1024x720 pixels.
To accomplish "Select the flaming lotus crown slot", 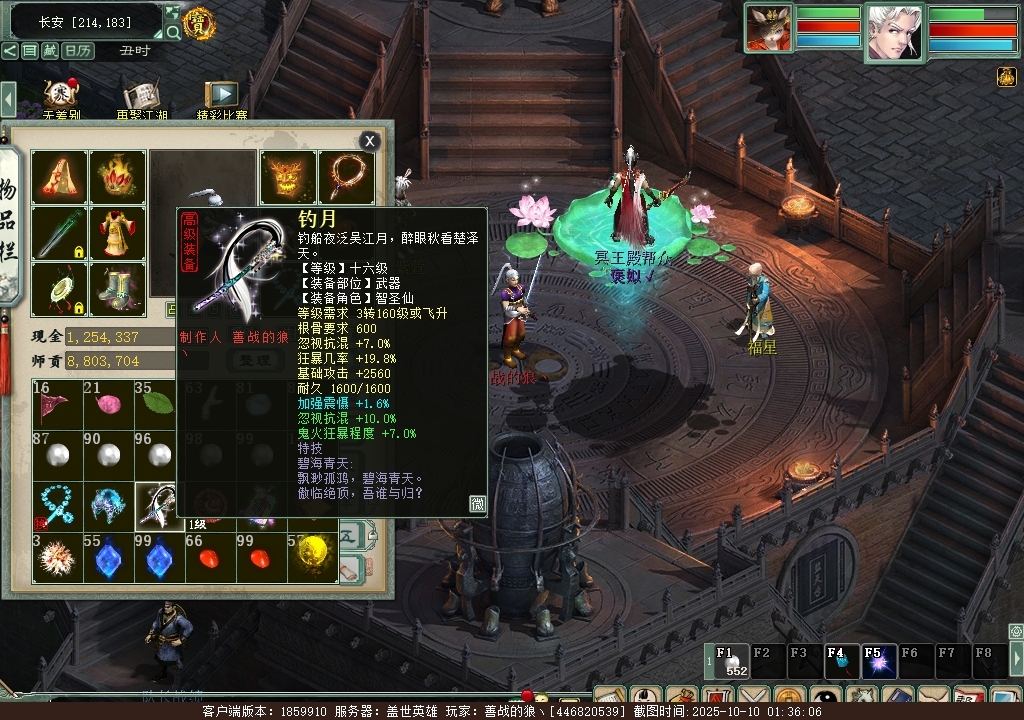I will point(117,177).
